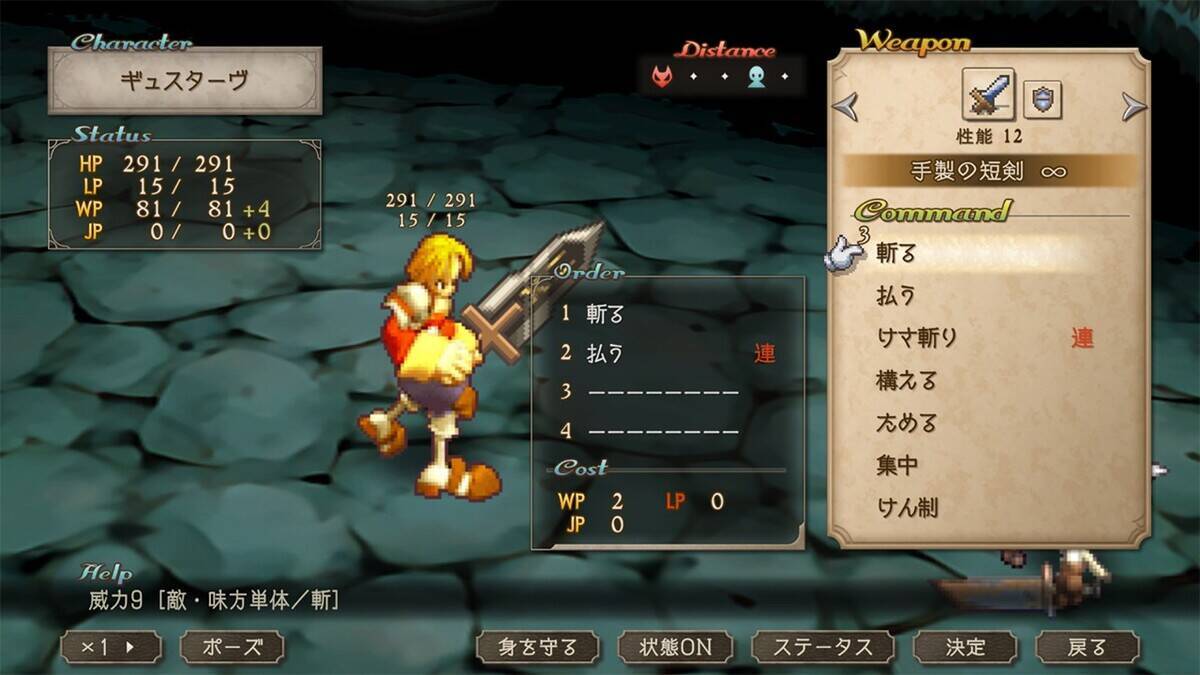Screen dimensions: 1200x675
Task: Choose the 構える command
Action: pos(906,381)
